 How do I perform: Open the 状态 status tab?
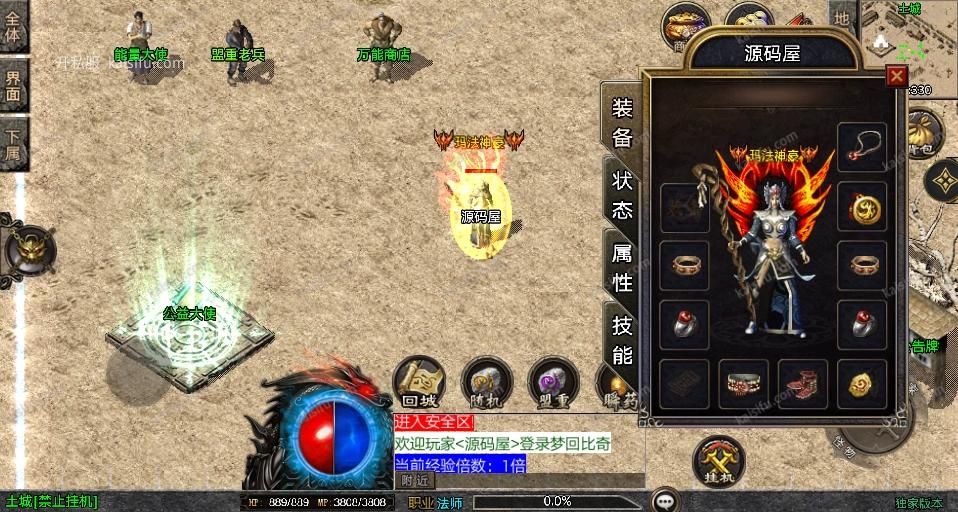(622, 195)
